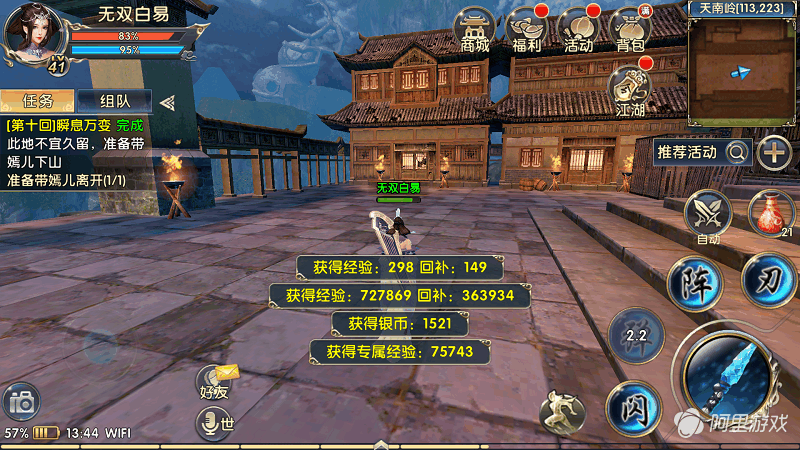
Task: Activate the 闪 dodge skill
Action: [632, 407]
